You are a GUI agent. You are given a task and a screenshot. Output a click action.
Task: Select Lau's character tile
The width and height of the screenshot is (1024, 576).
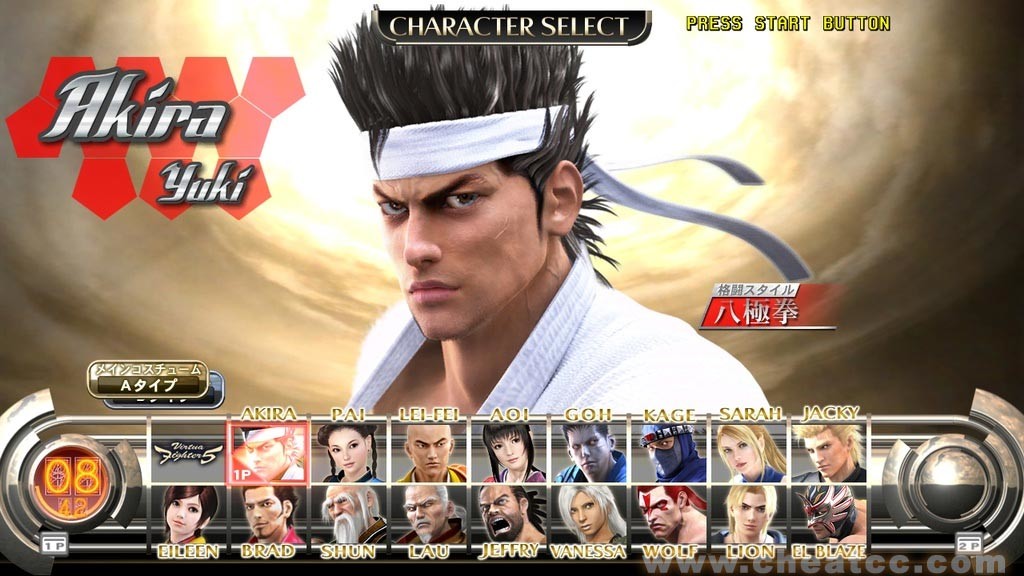click(429, 514)
